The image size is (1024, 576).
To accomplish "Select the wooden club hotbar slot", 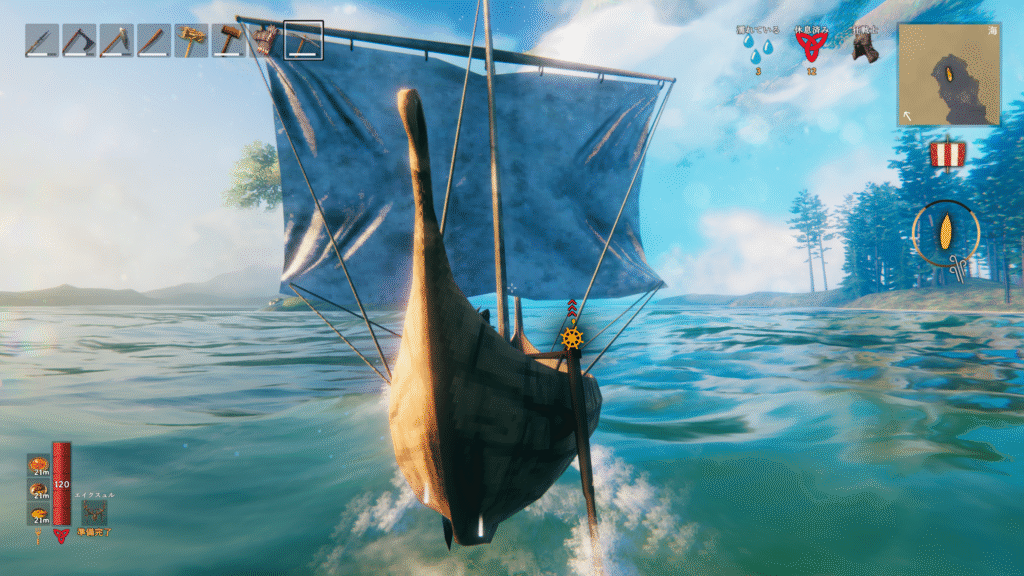I will click(x=154, y=40).
